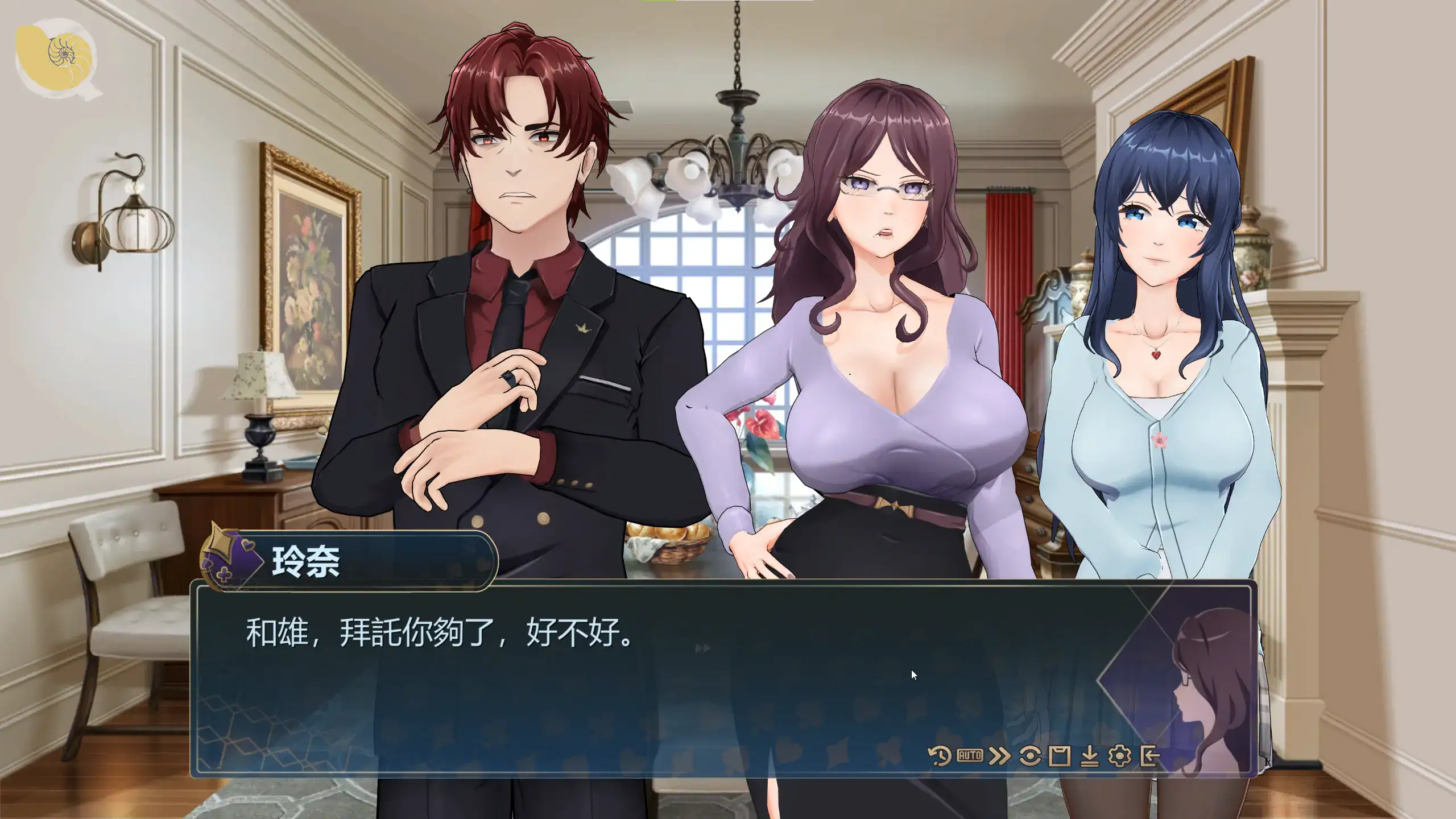
Task: Open settings with the gear icon
Action: (1119, 756)
